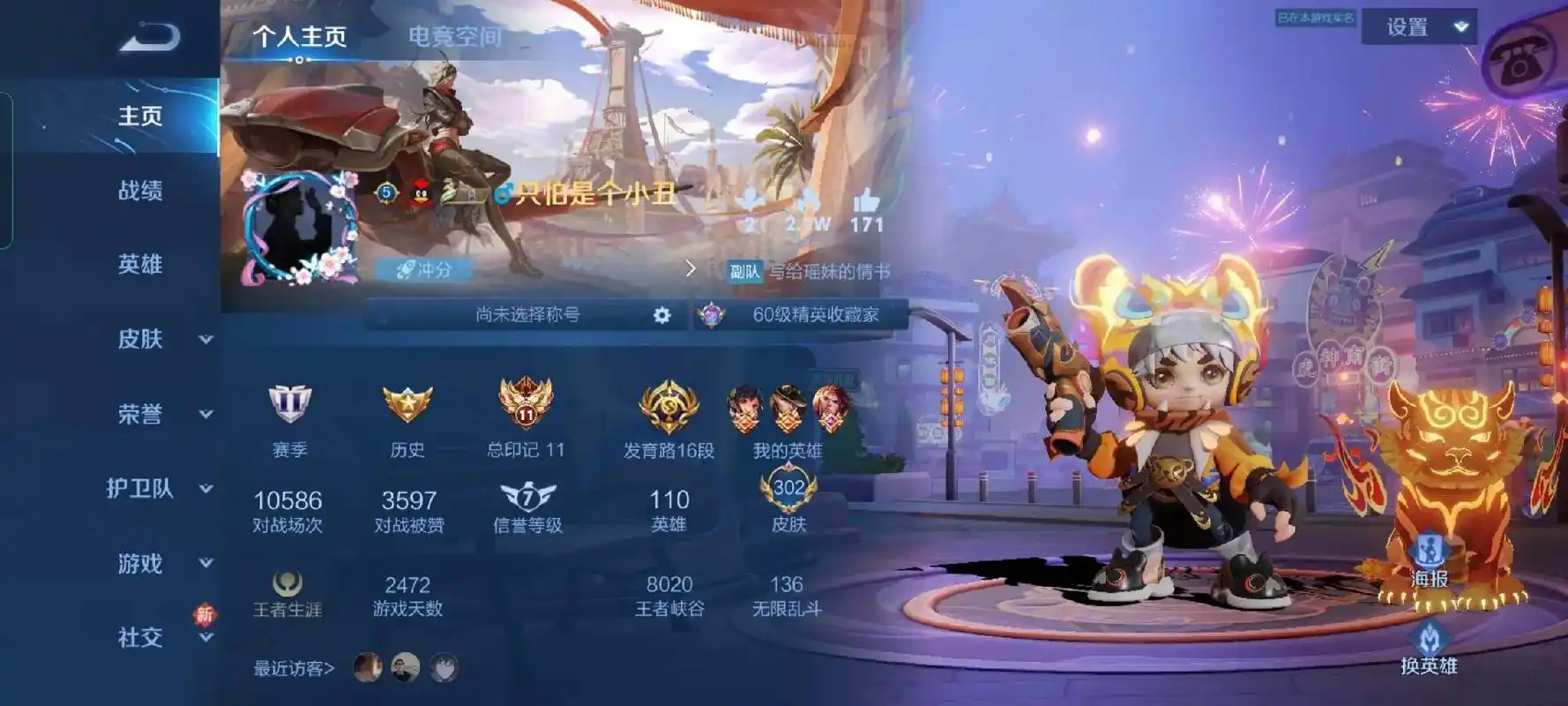Viewport: 1568px width, 706px height.
Task: Click the 换英雄 button
Action: [1429, 649]
